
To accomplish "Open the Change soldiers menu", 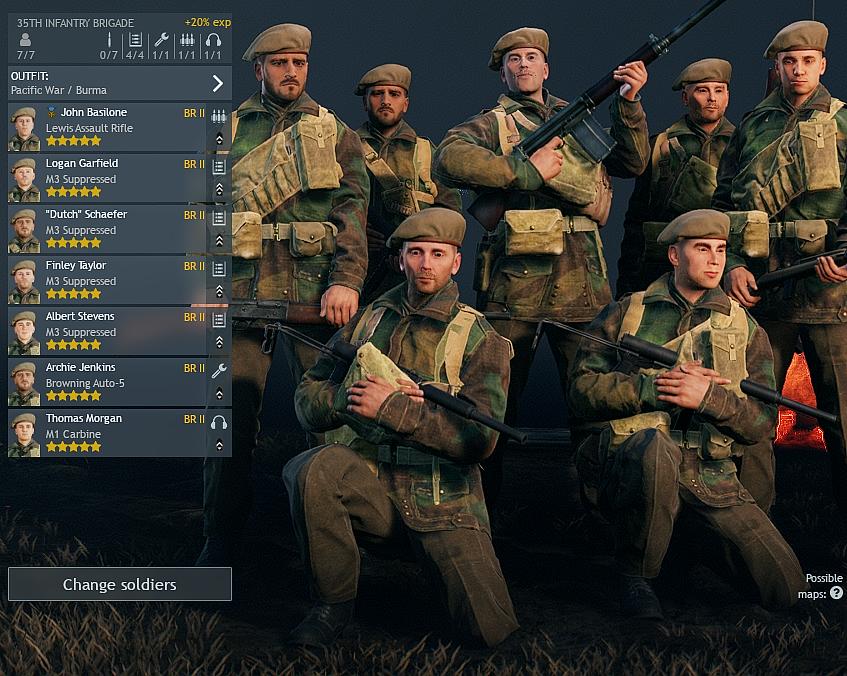I will tap(120, 584).
